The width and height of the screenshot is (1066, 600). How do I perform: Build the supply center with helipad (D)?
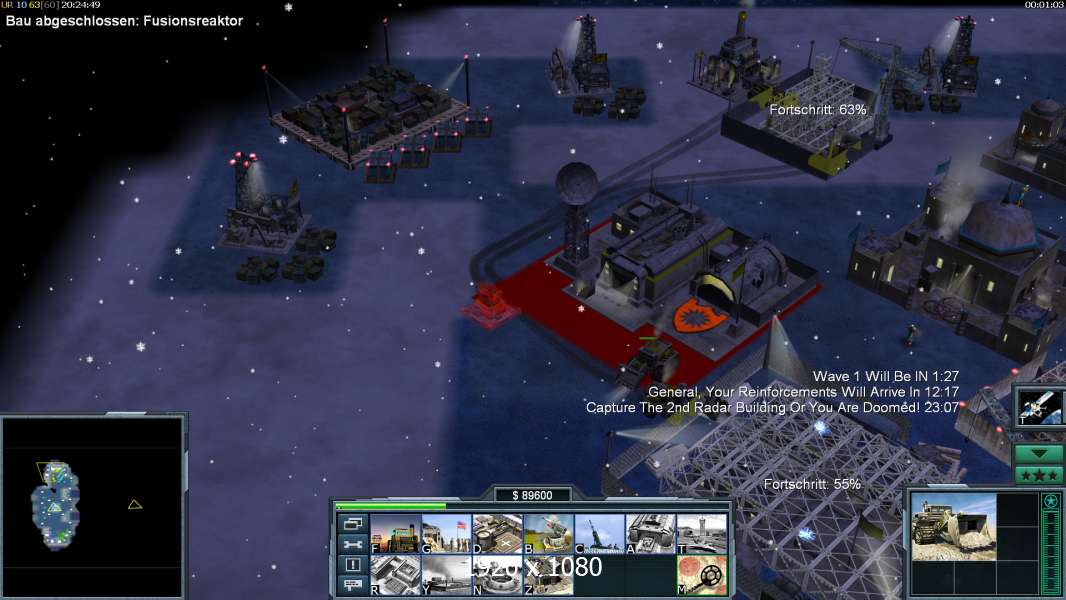[497, 534]
